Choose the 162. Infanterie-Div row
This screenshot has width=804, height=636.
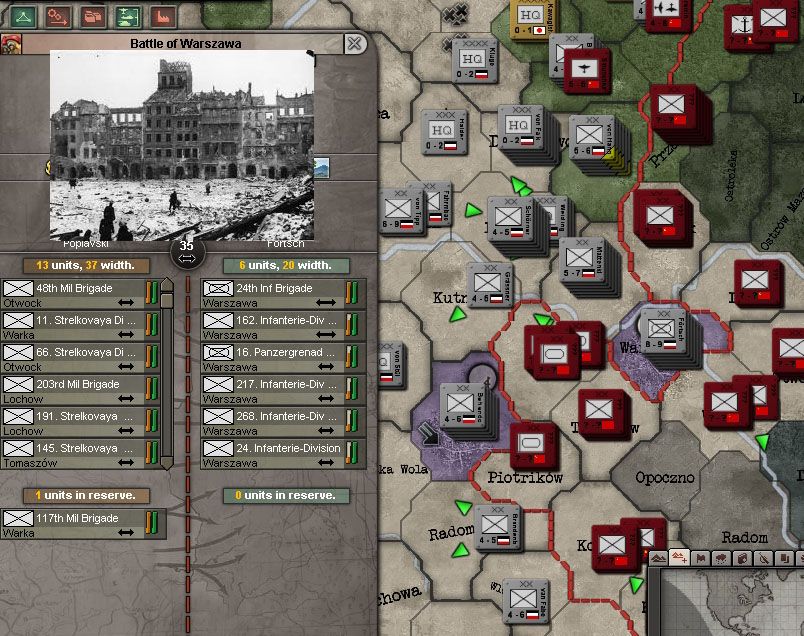coord(283,326)
